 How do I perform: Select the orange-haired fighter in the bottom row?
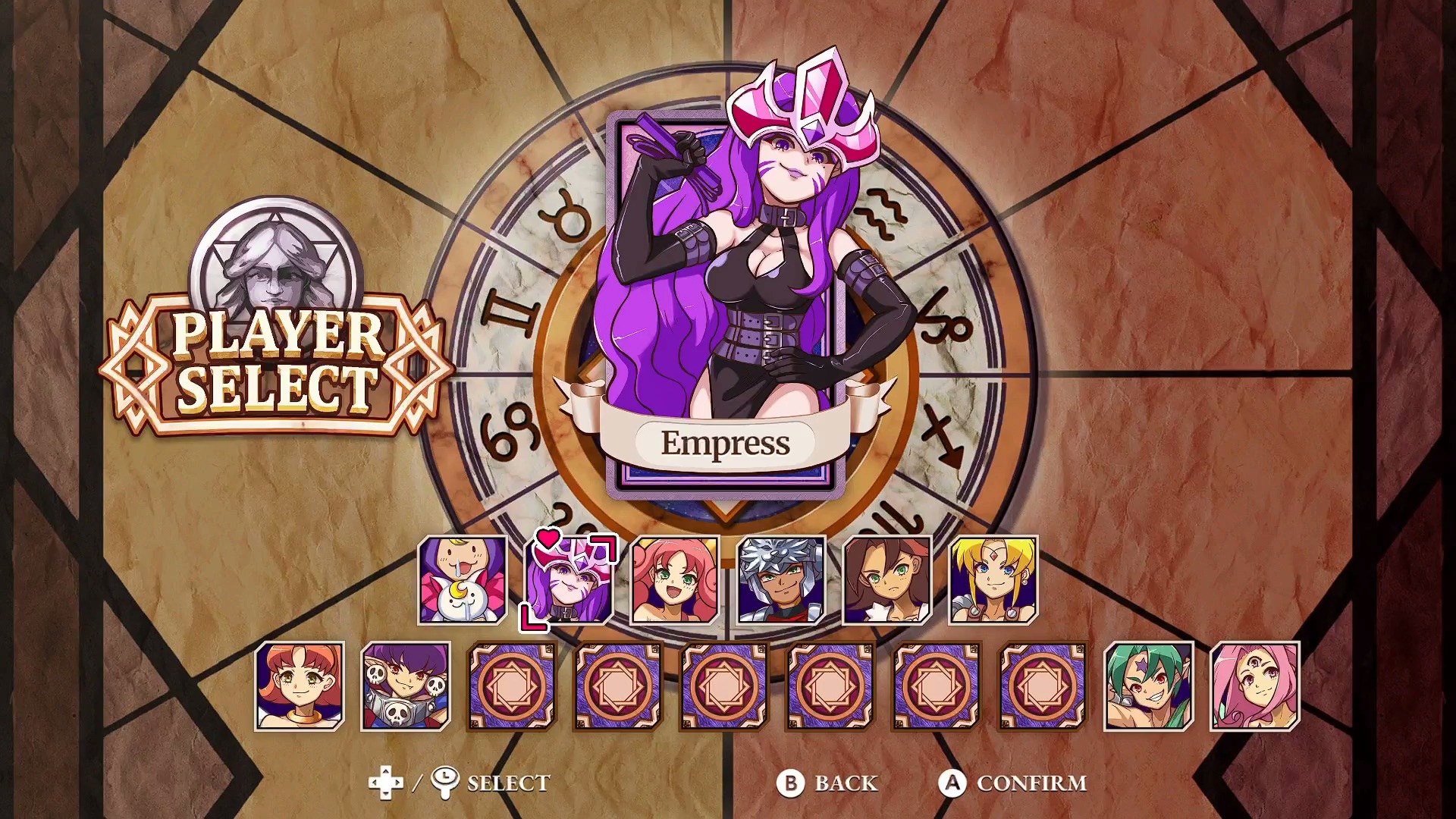[x=300, y=686]
